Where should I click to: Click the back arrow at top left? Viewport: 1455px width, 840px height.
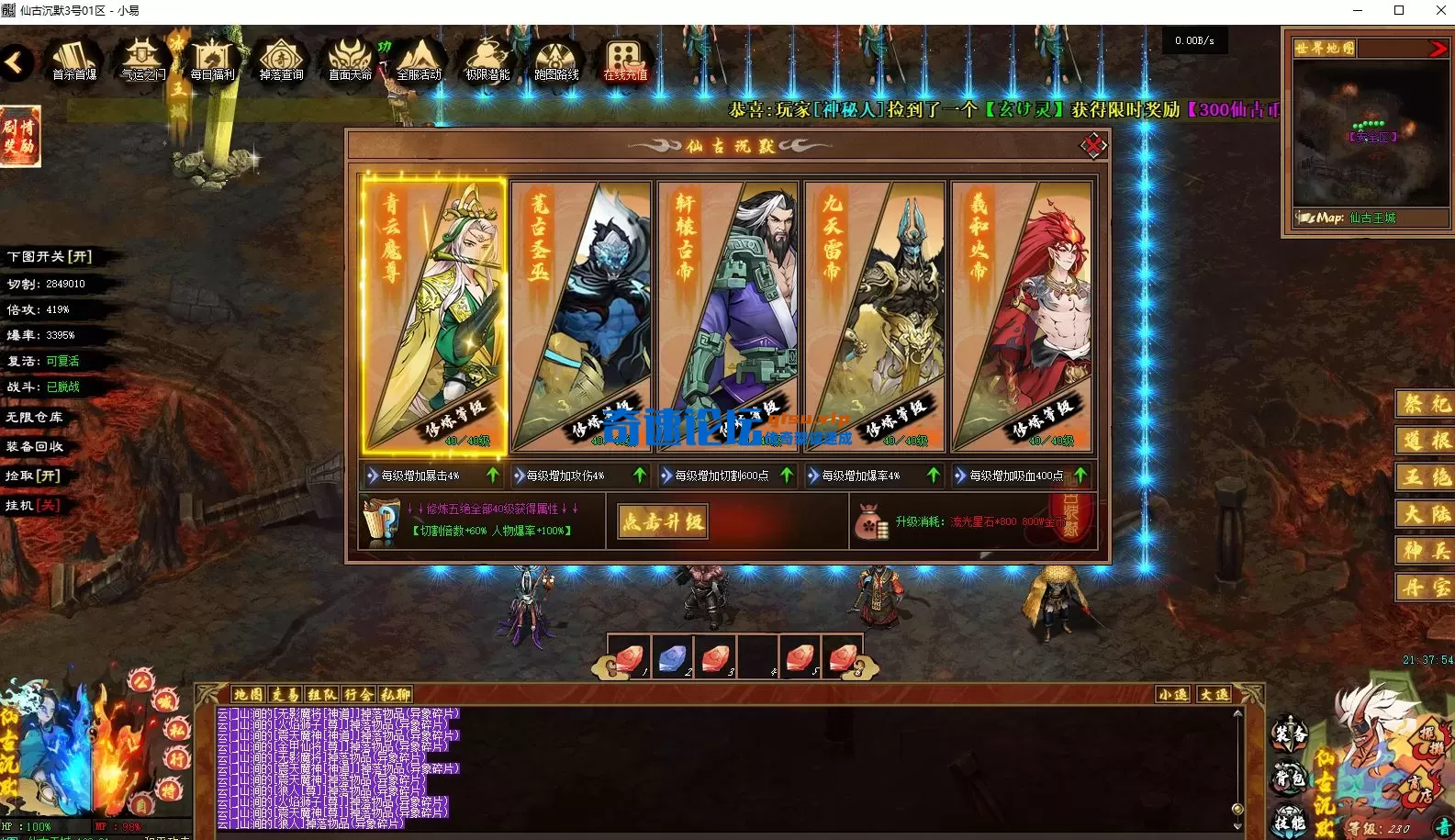point(16,62)
